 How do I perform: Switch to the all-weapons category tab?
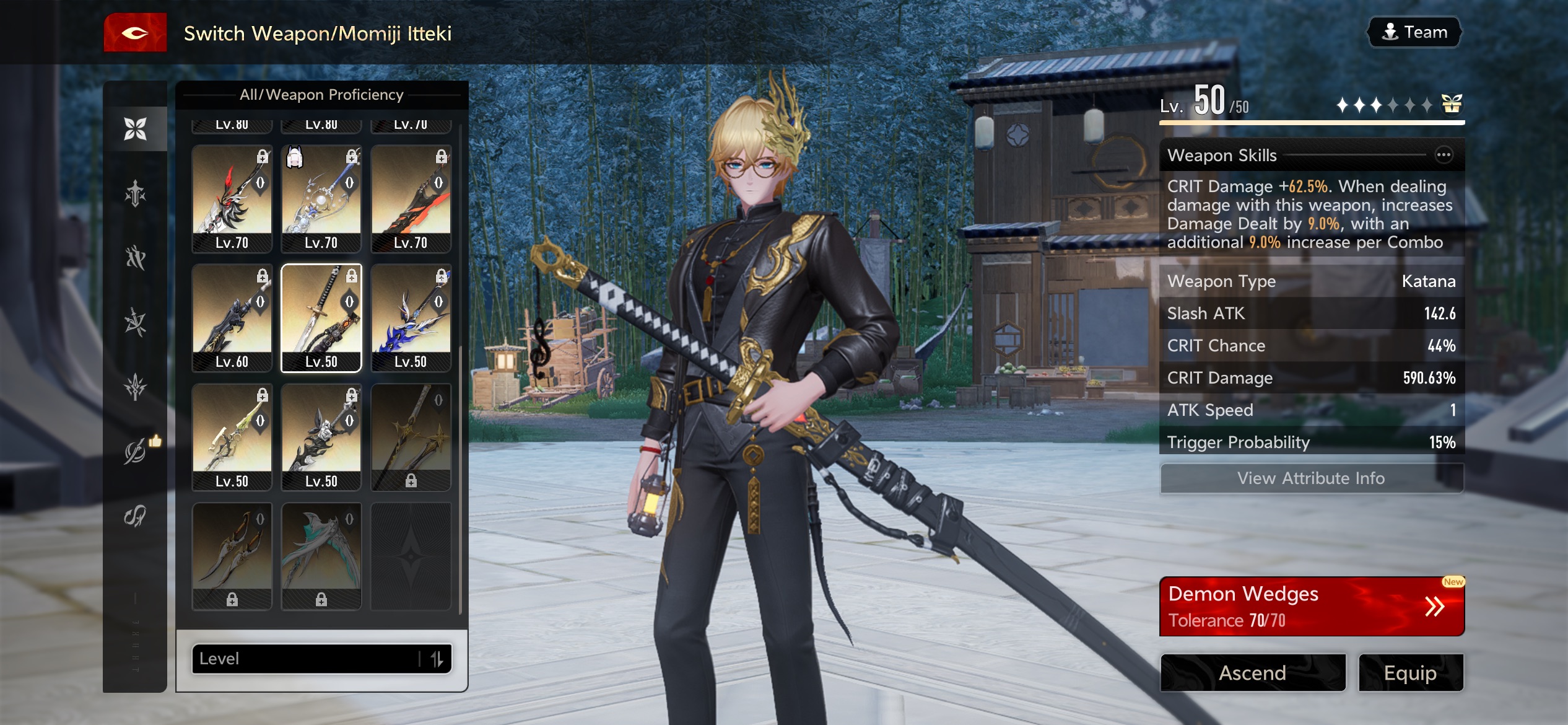pos(135,129)
